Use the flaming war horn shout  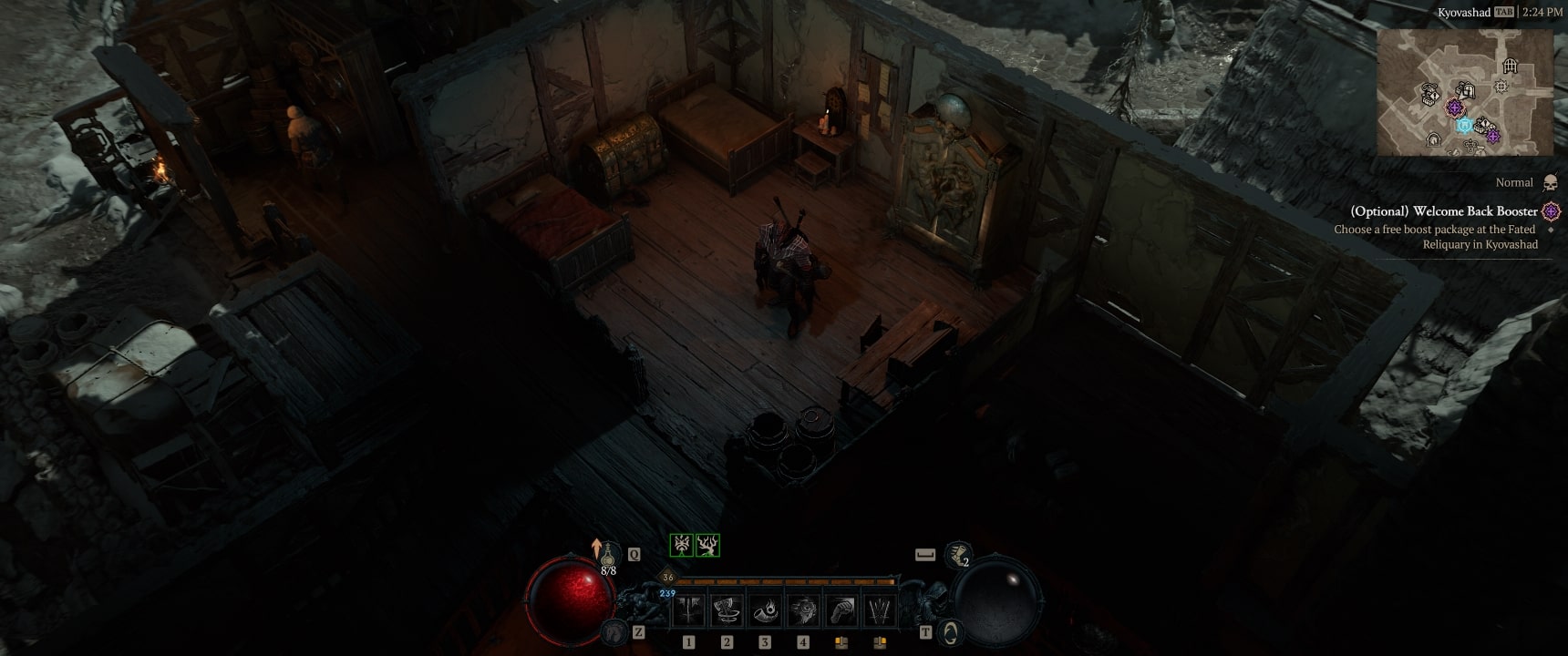click(765, 610)
